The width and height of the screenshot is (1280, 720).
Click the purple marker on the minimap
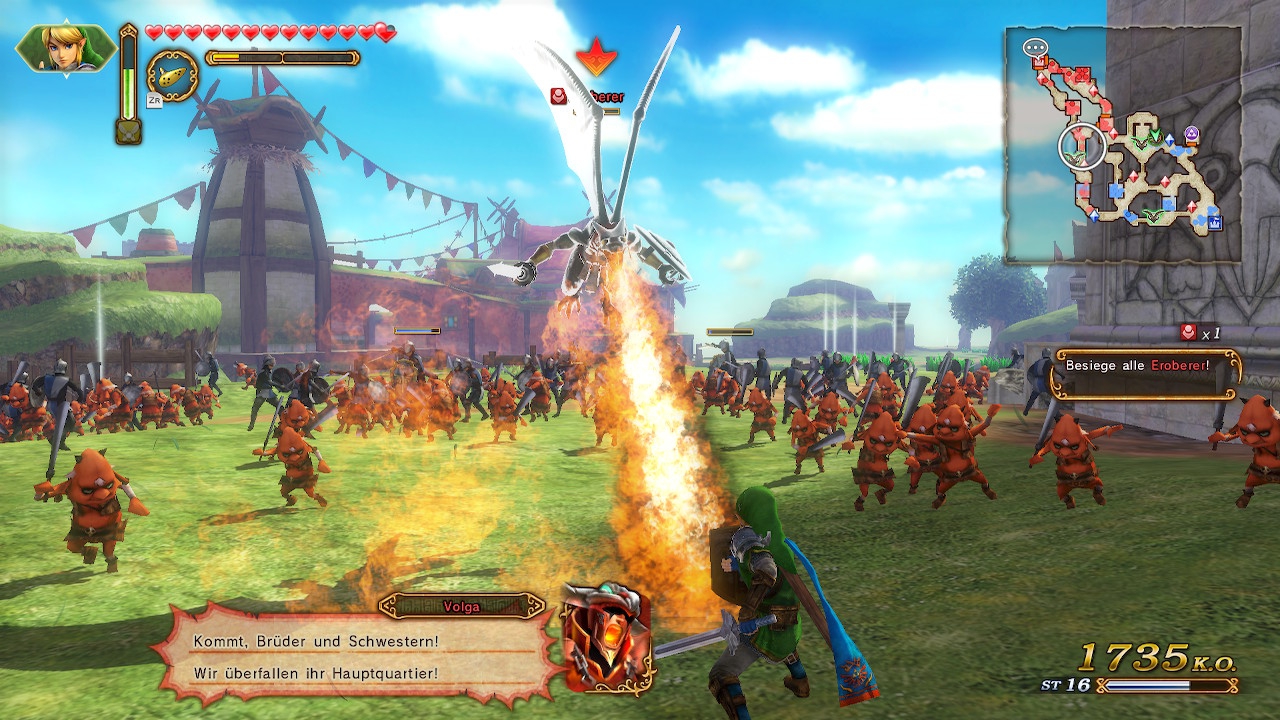coord(1191,133)
